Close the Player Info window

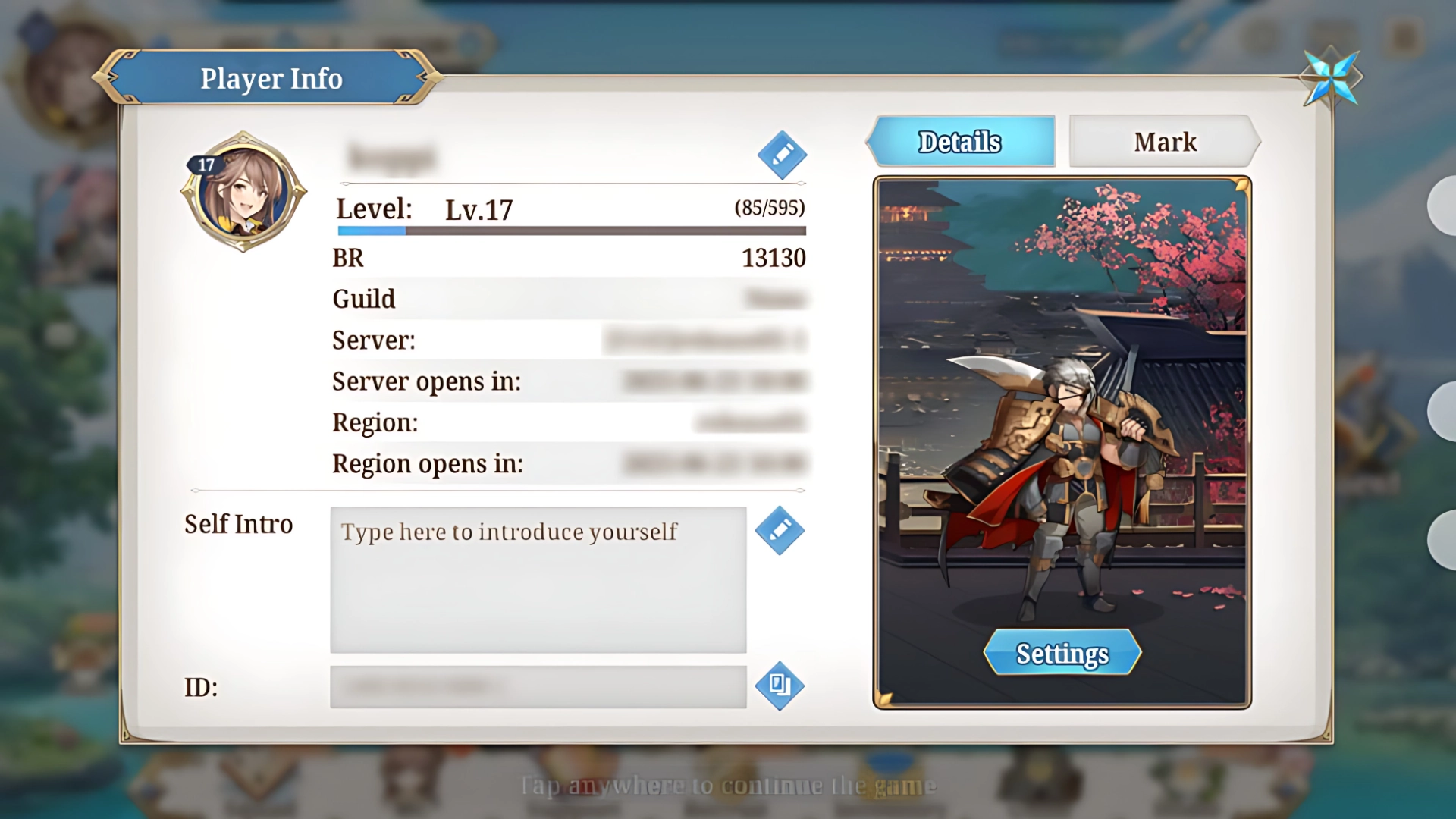1331,77
